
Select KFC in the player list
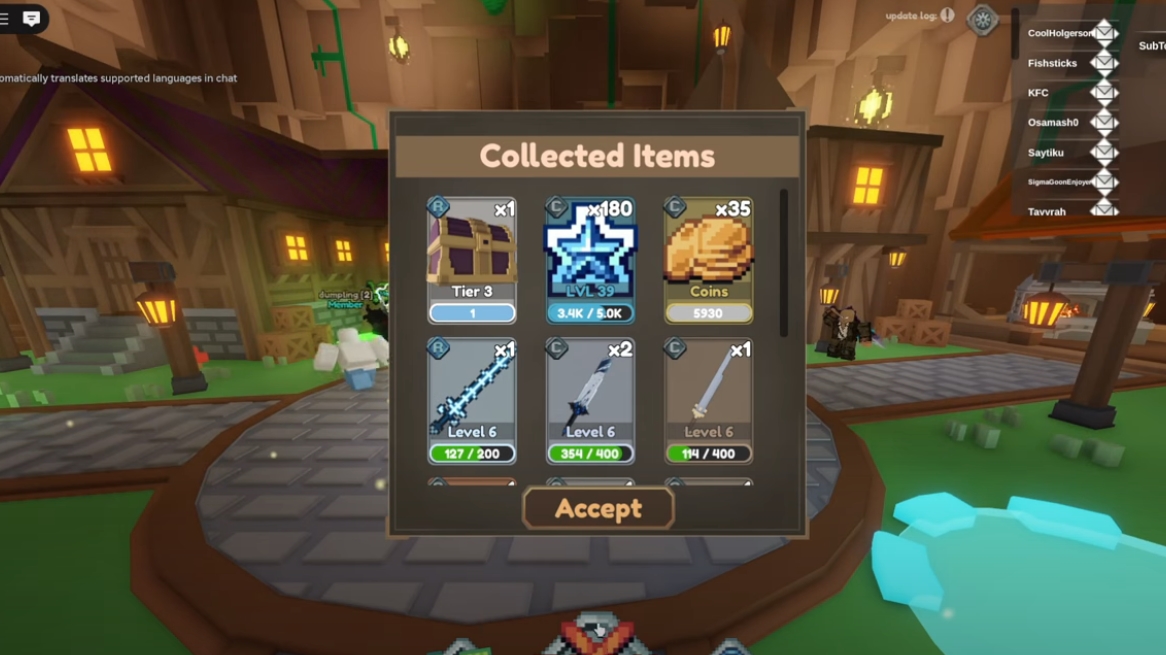tap(1038, 93)
